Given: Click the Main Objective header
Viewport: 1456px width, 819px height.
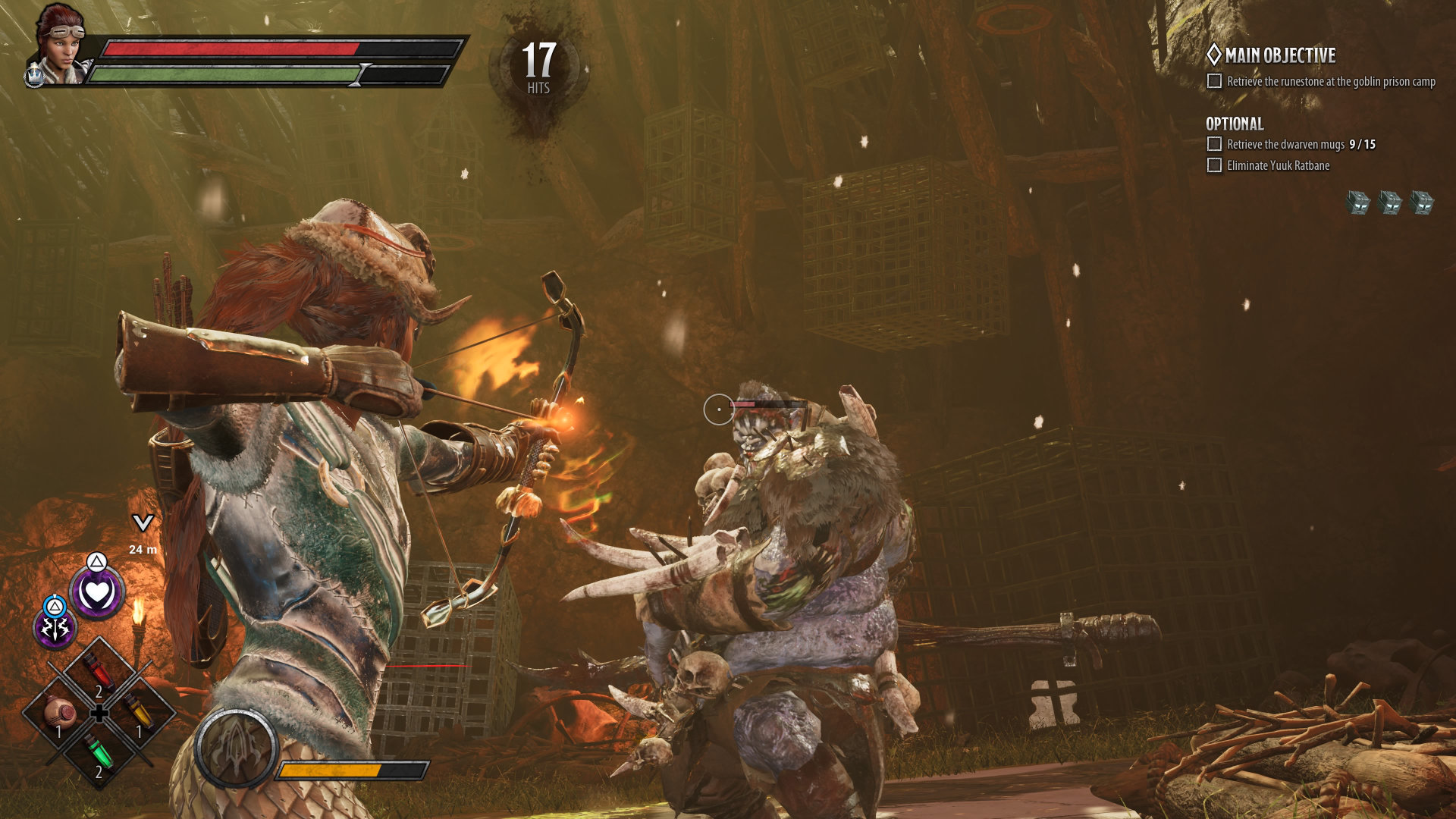Looking at the screenshot, I should (x=1279, y=55).
